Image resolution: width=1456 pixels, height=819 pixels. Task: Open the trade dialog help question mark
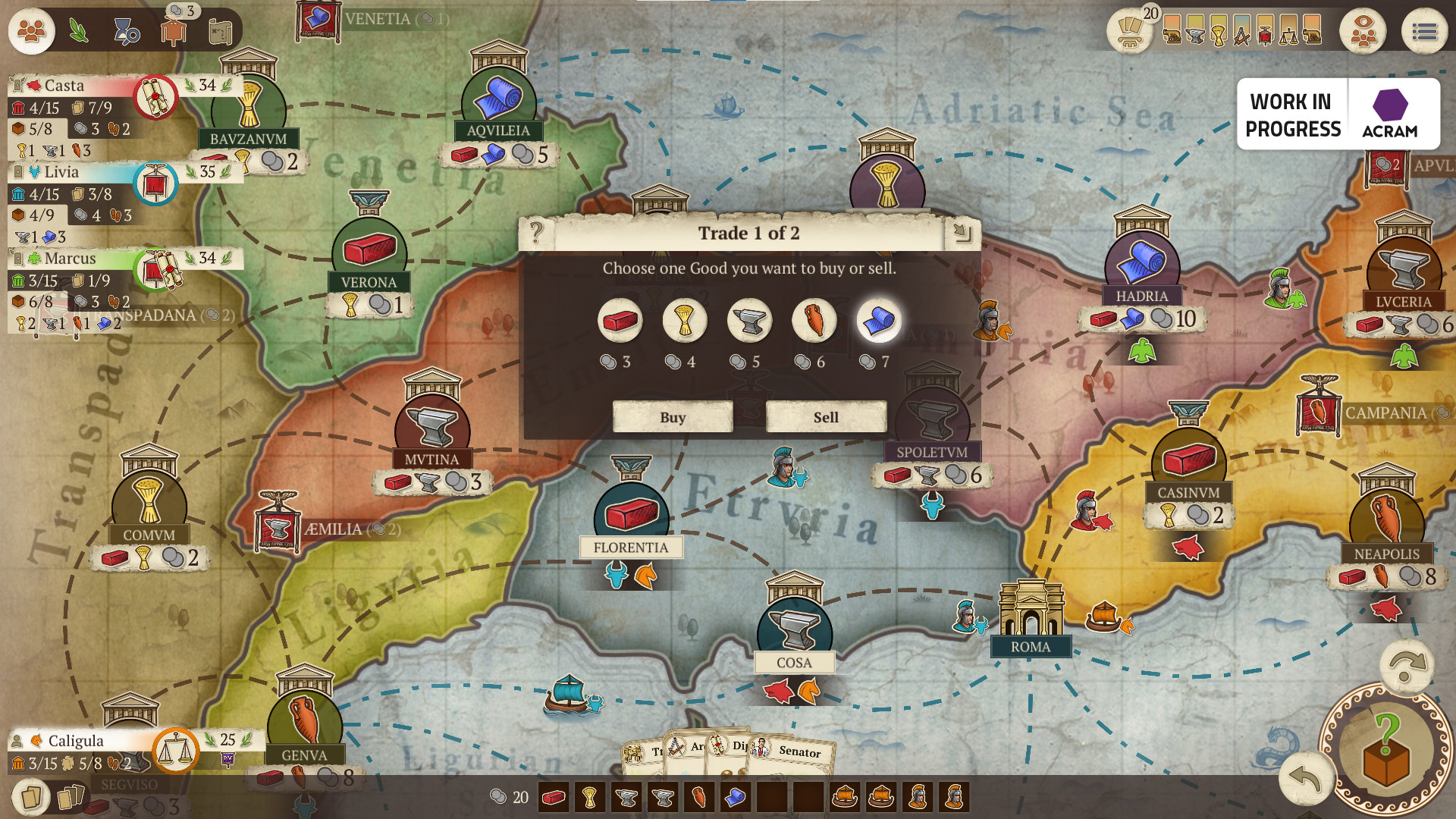click(x=537, y=232)
